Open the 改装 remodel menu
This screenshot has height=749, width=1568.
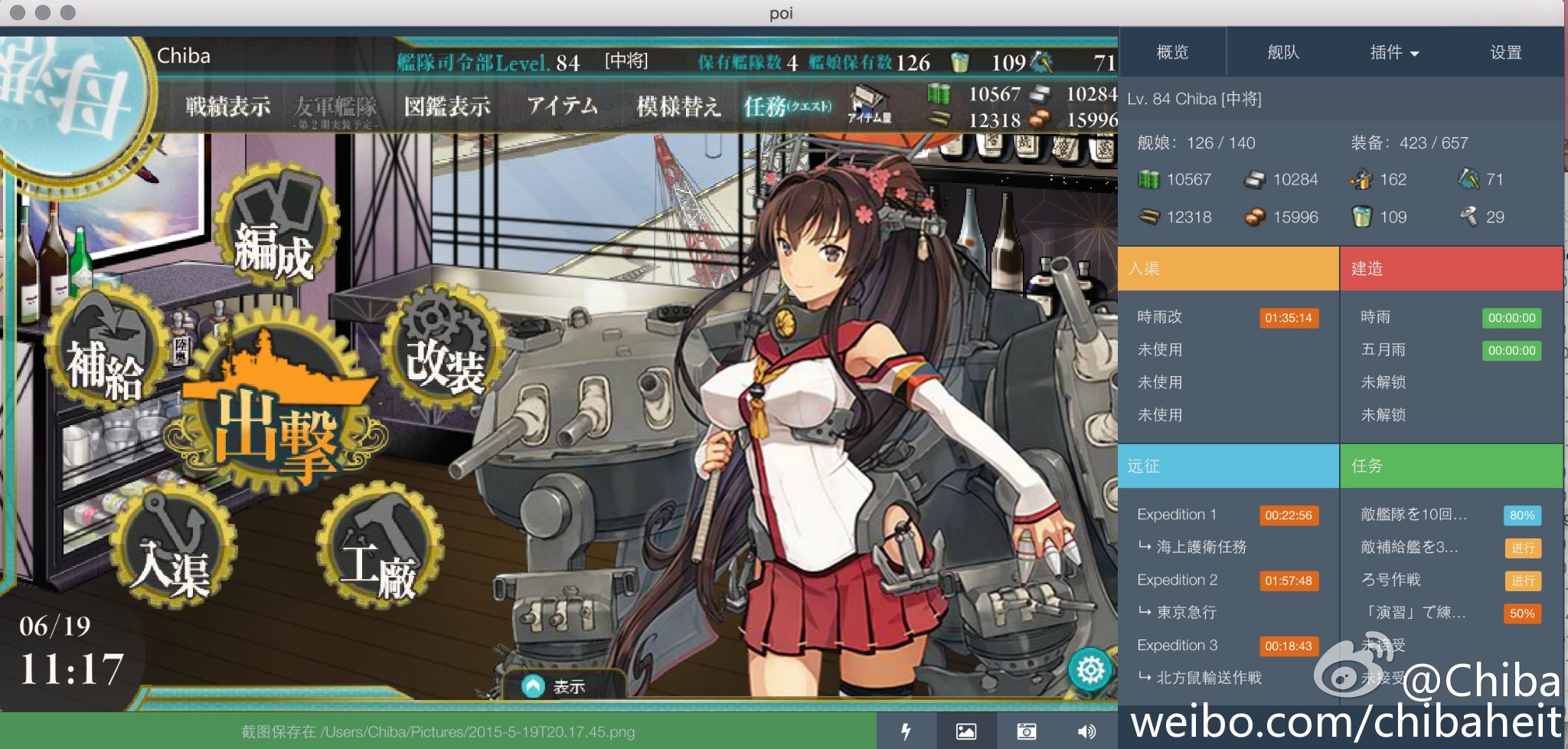(x=444, y=352)
